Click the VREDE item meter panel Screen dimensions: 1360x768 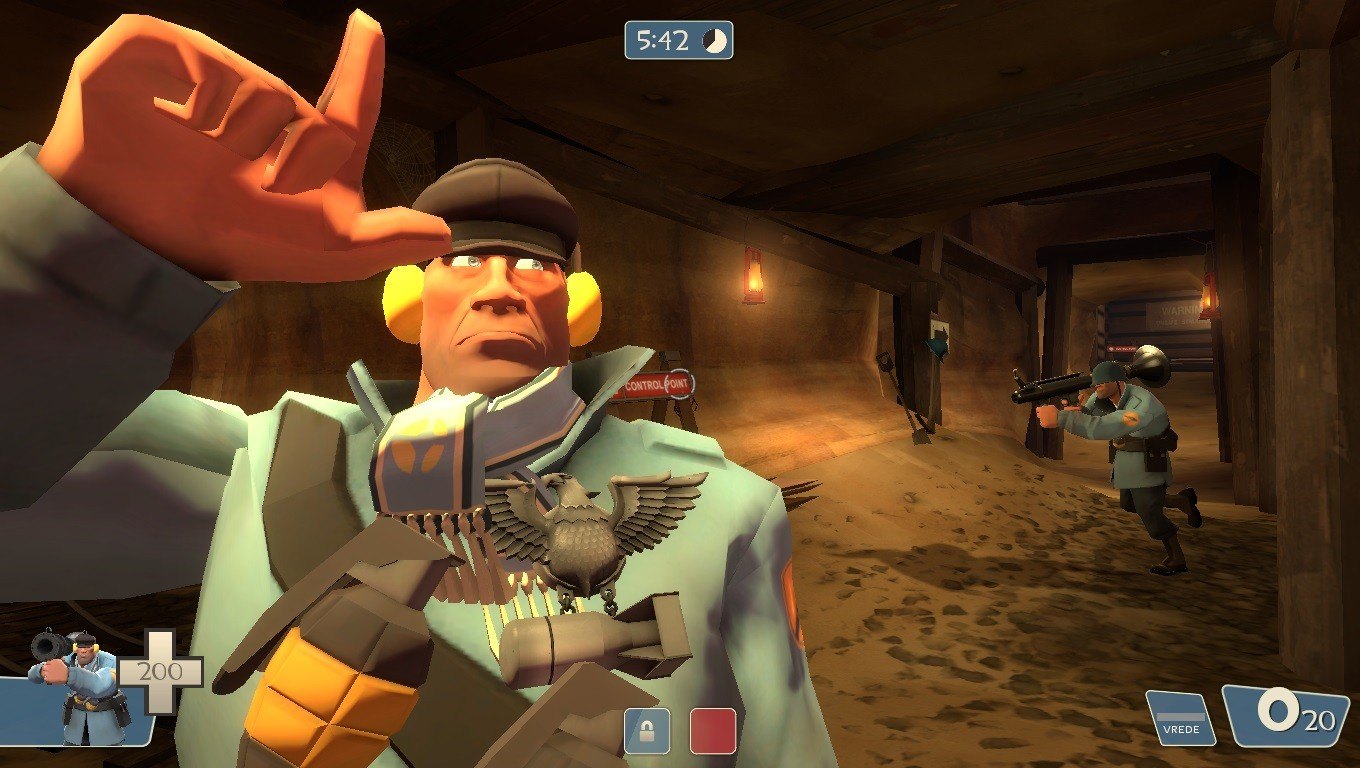(x=1180, y=718)
